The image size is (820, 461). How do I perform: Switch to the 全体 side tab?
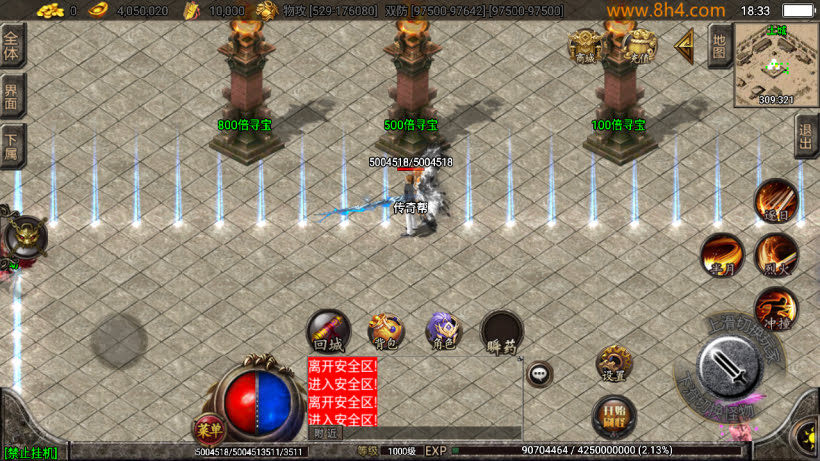12,46
